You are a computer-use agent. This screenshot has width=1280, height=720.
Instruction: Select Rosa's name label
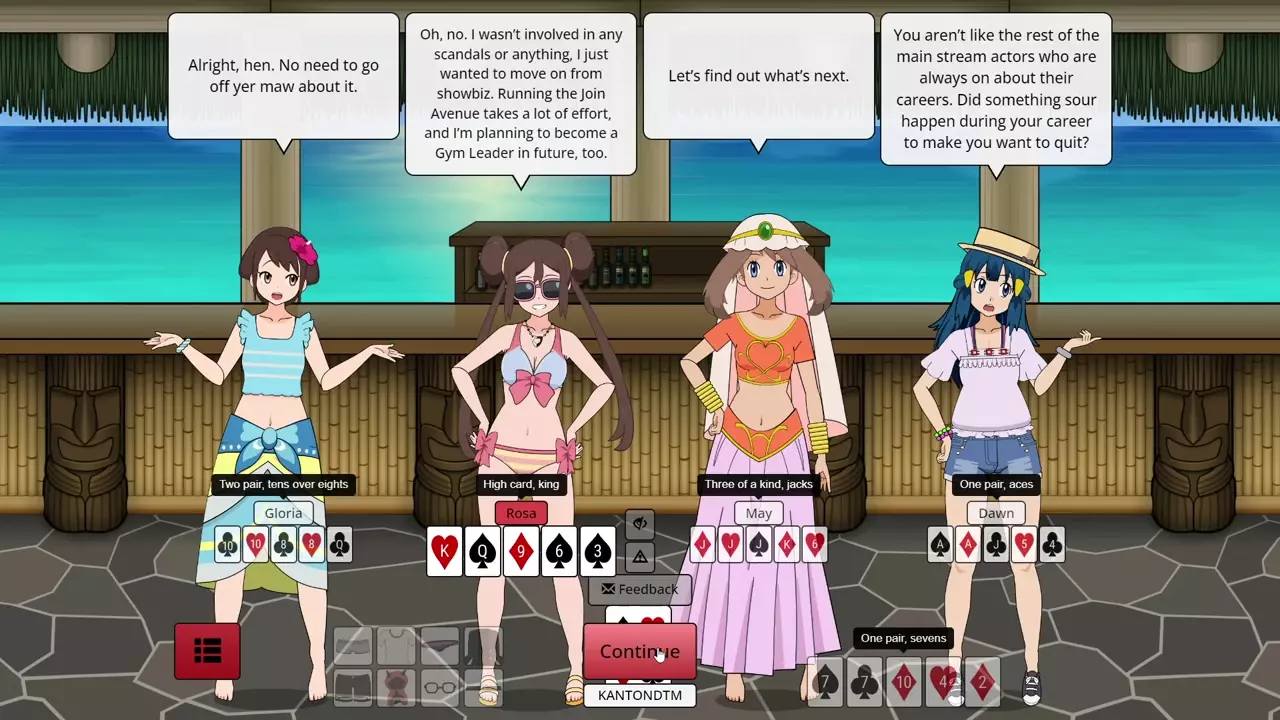tap(521, 513)
